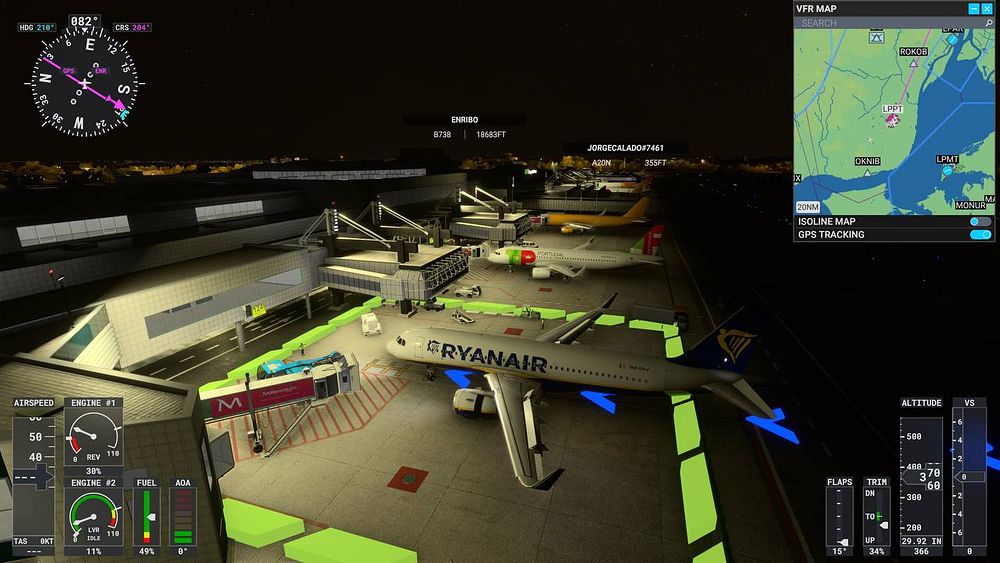Click the 20NM map scale label
Image resolution: width=1000 pixels, height=563 pixels.
click(808, 206)
